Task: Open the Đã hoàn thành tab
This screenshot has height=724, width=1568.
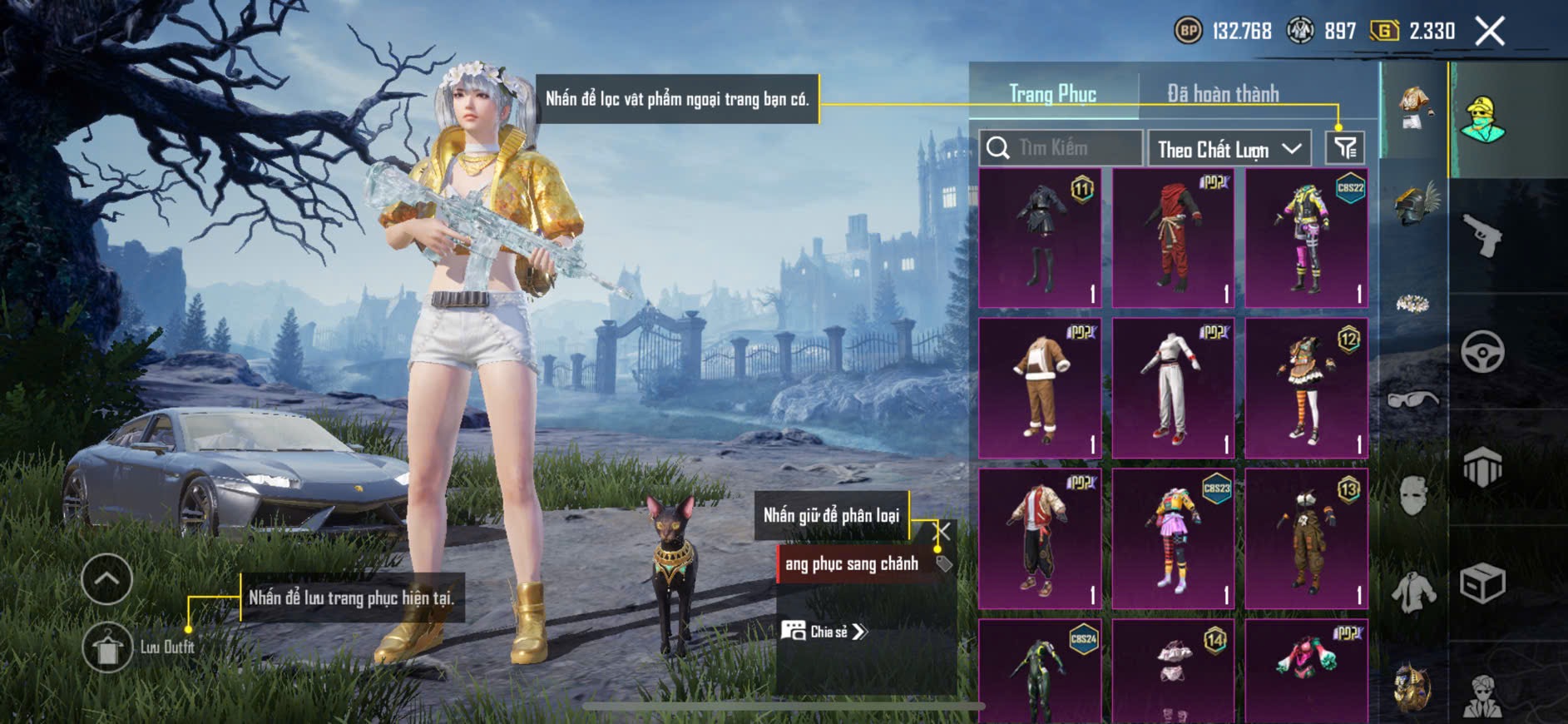Action: tap(1223, 94)
